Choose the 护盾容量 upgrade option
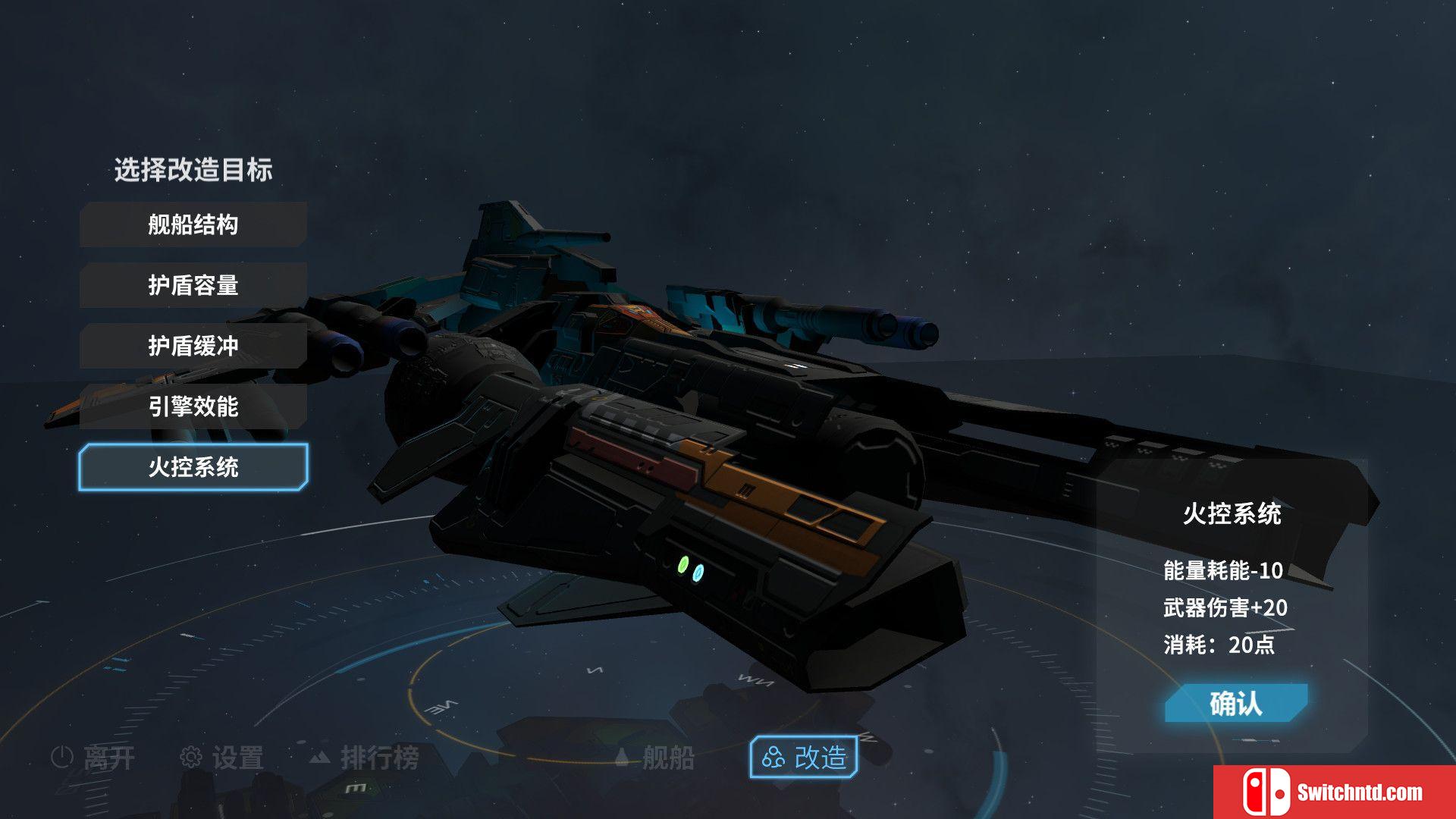The height and width of the screenshot is (819, 1456). tap(193, 285)
